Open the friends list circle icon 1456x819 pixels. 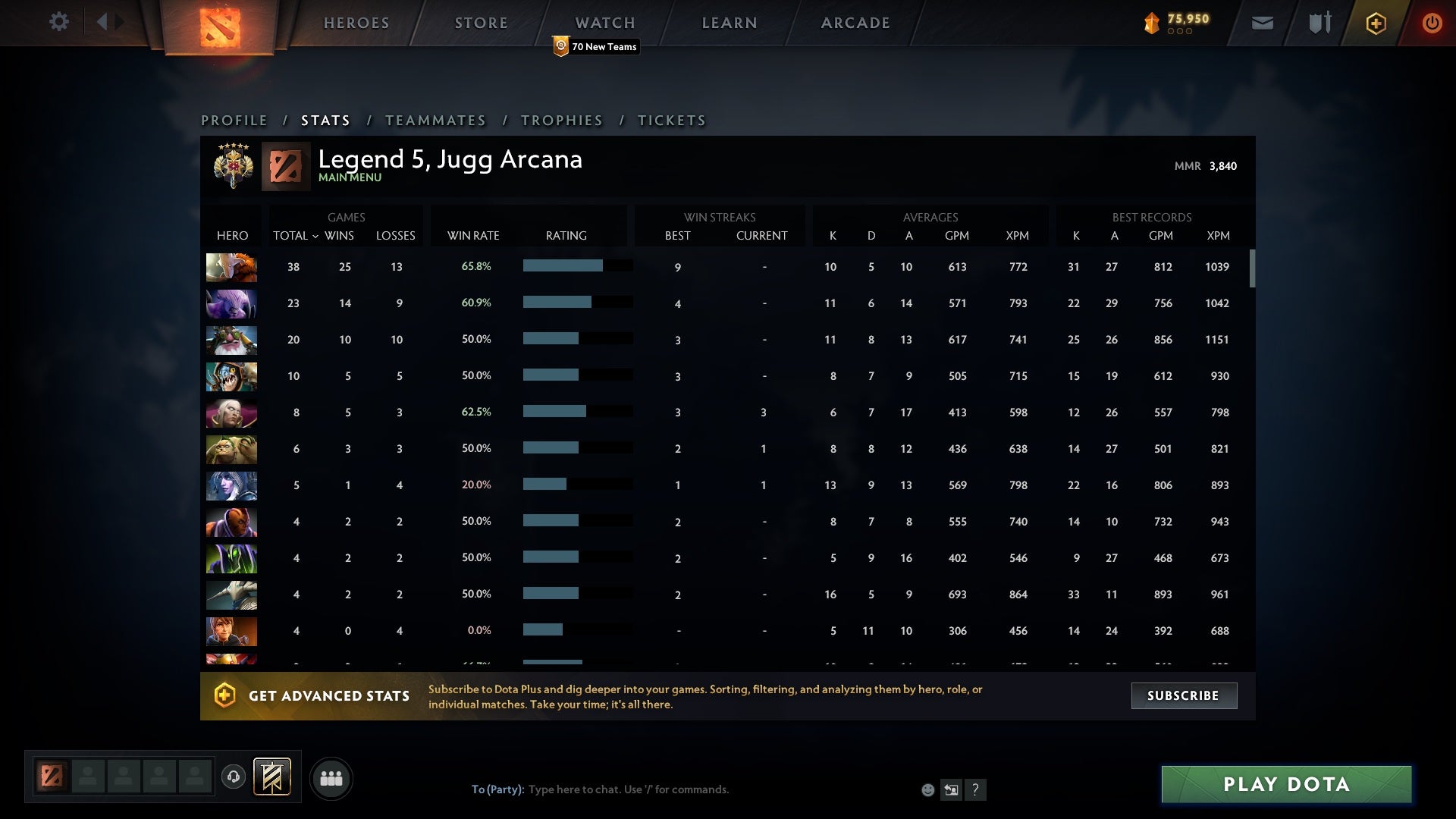pos(331,777)
